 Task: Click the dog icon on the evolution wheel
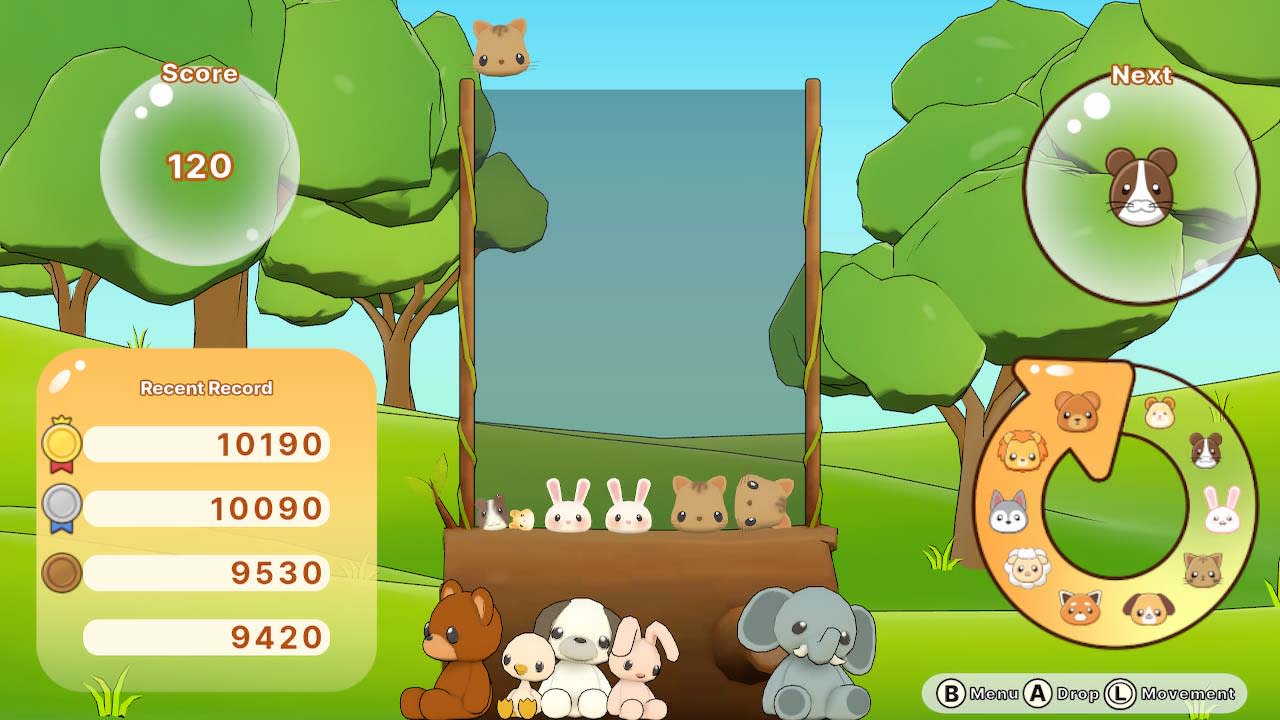coord(1149,607)
